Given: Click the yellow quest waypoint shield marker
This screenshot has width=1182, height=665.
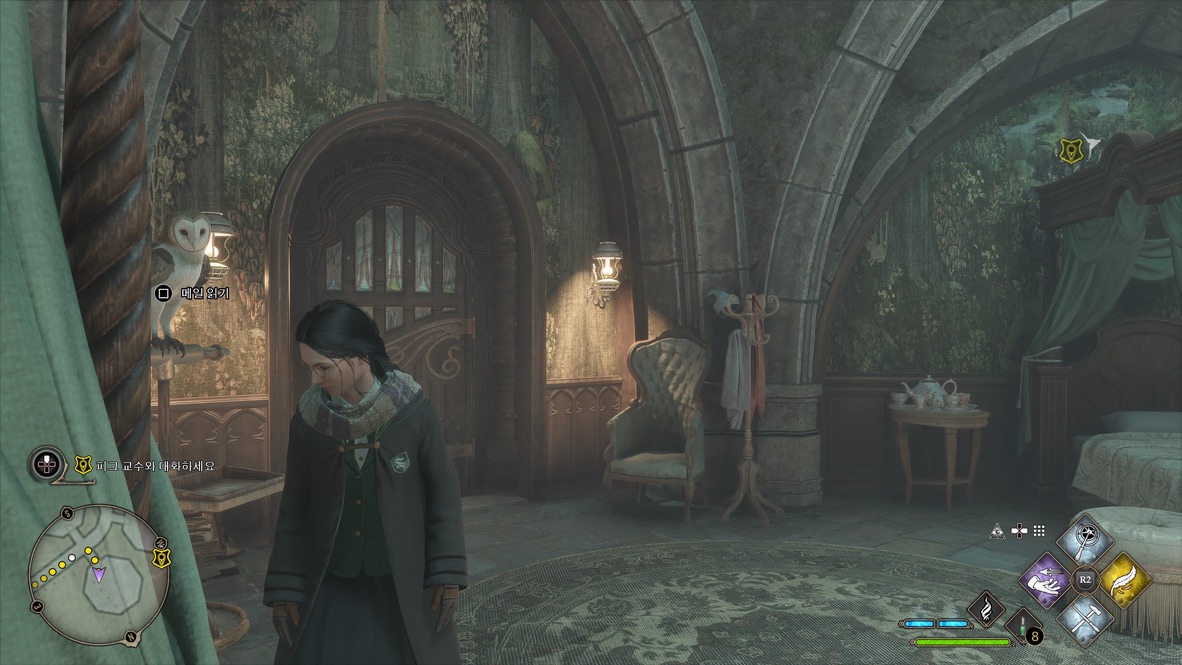Looking at the screenshot, I should (1070, 150).
